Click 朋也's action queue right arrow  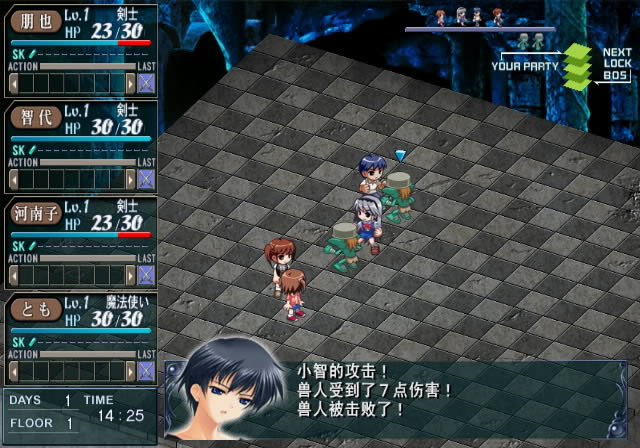click(129, 83)
